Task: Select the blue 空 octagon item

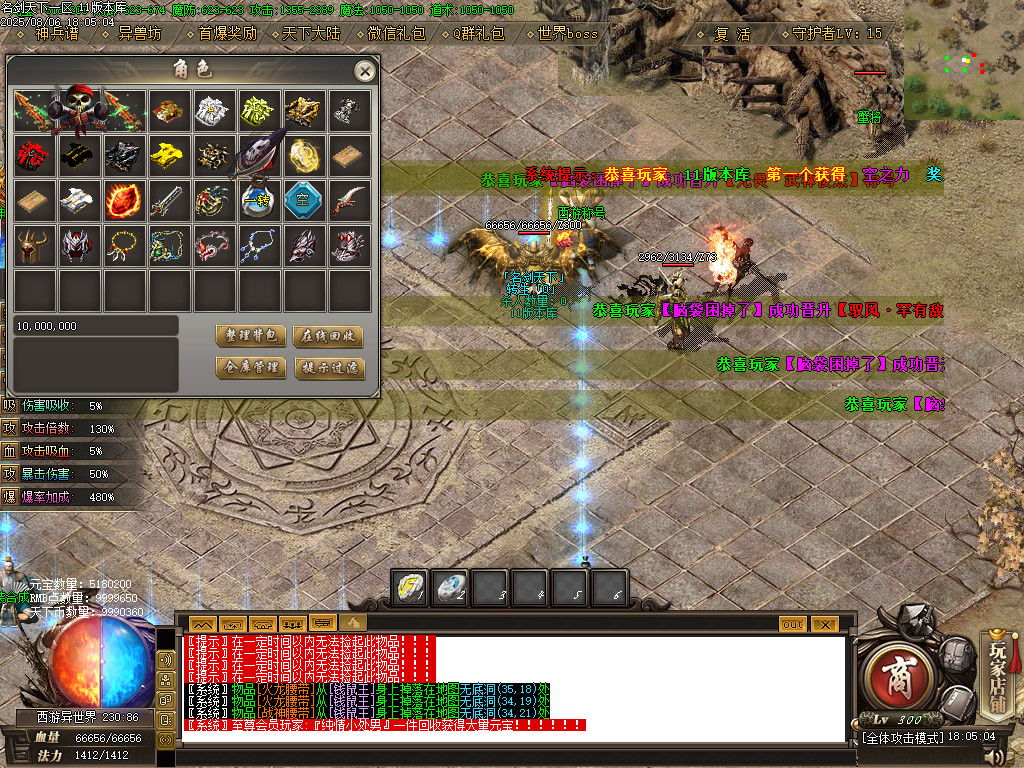Action: pos(305,199)
